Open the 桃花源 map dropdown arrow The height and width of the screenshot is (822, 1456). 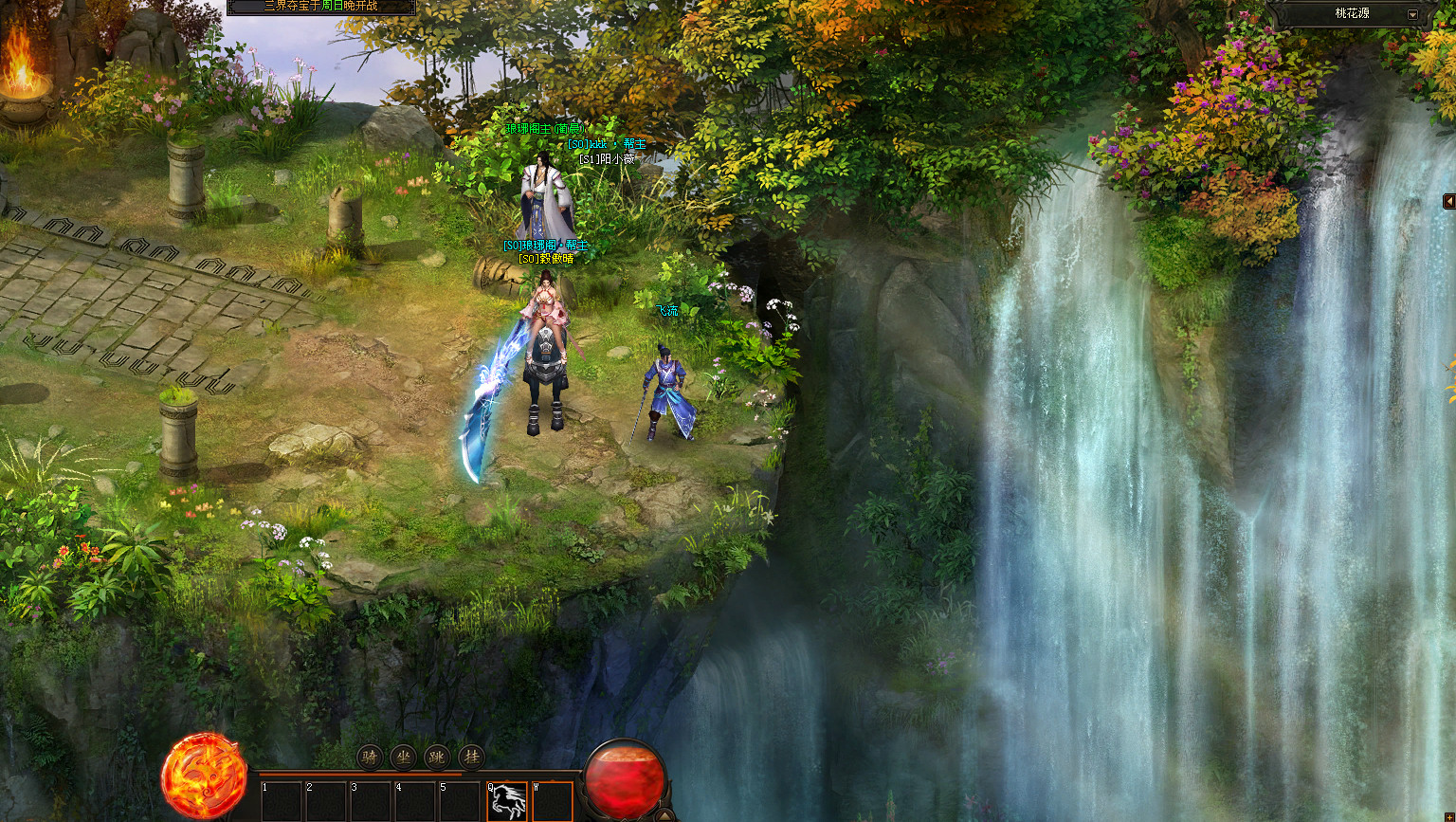pyautogui.click(x=1412, y=15)
